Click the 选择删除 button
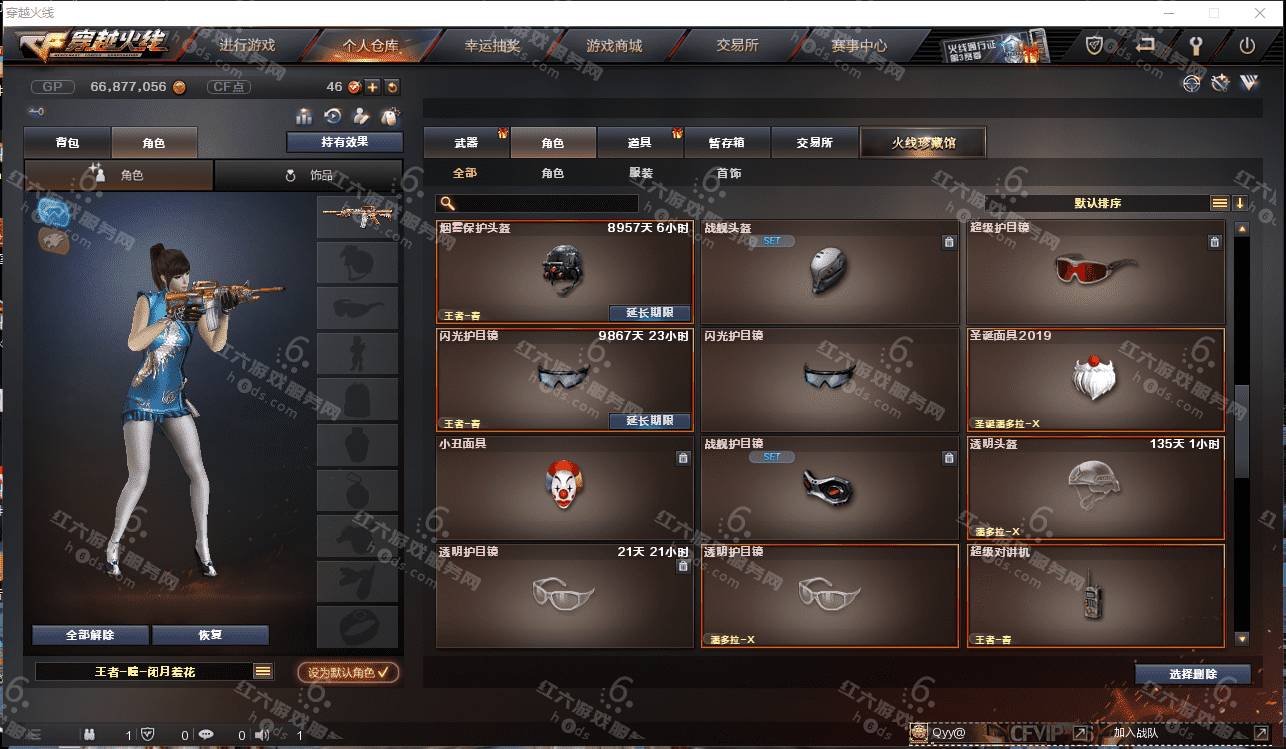The width and height of the screenshot is (1286, 749). (1192, 674)
